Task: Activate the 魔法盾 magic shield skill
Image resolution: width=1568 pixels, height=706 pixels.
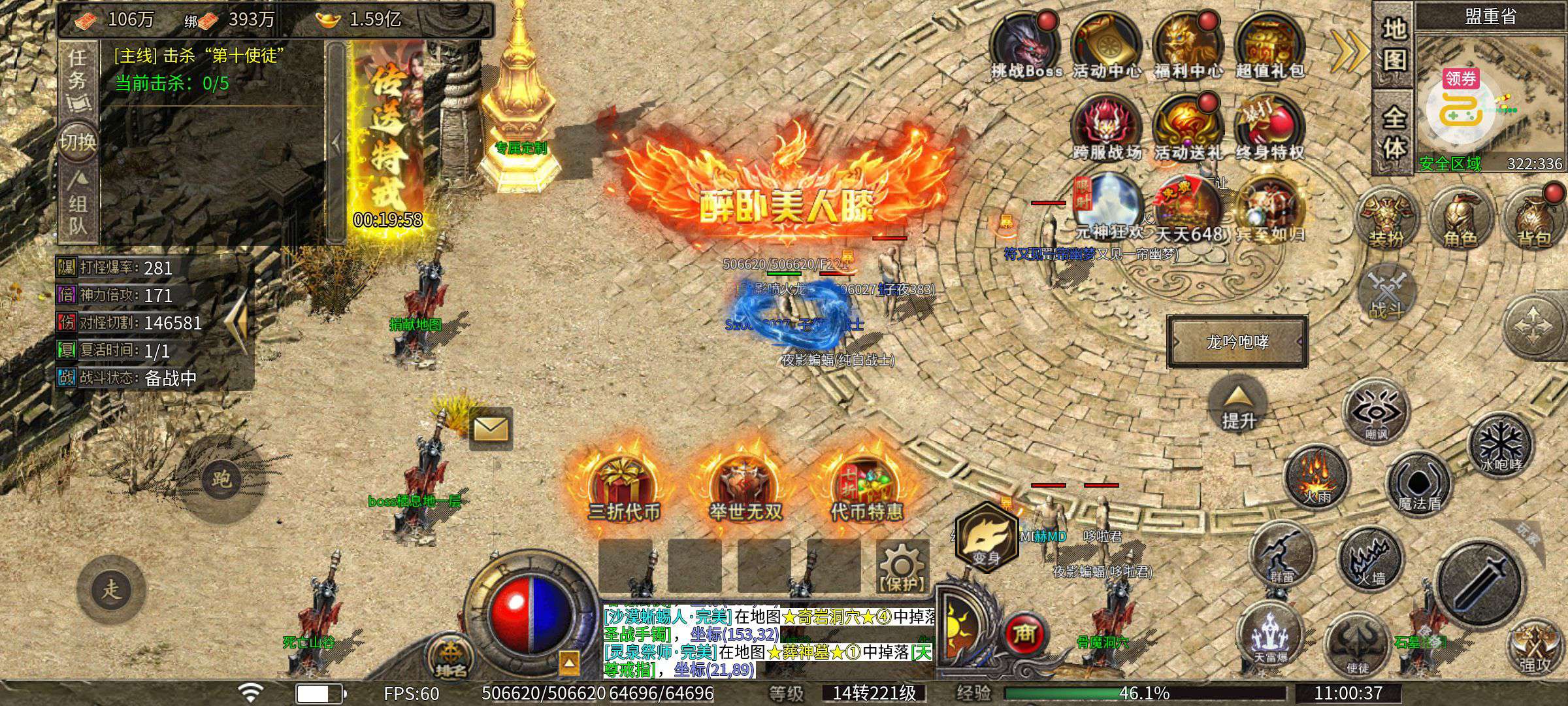Action: (x=1418, y=485)
